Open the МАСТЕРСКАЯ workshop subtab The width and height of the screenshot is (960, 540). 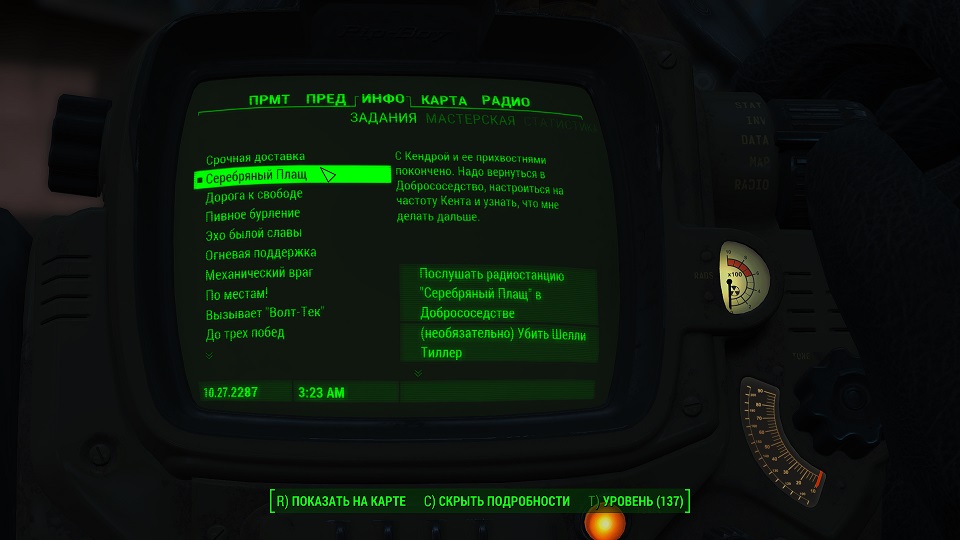470,120
